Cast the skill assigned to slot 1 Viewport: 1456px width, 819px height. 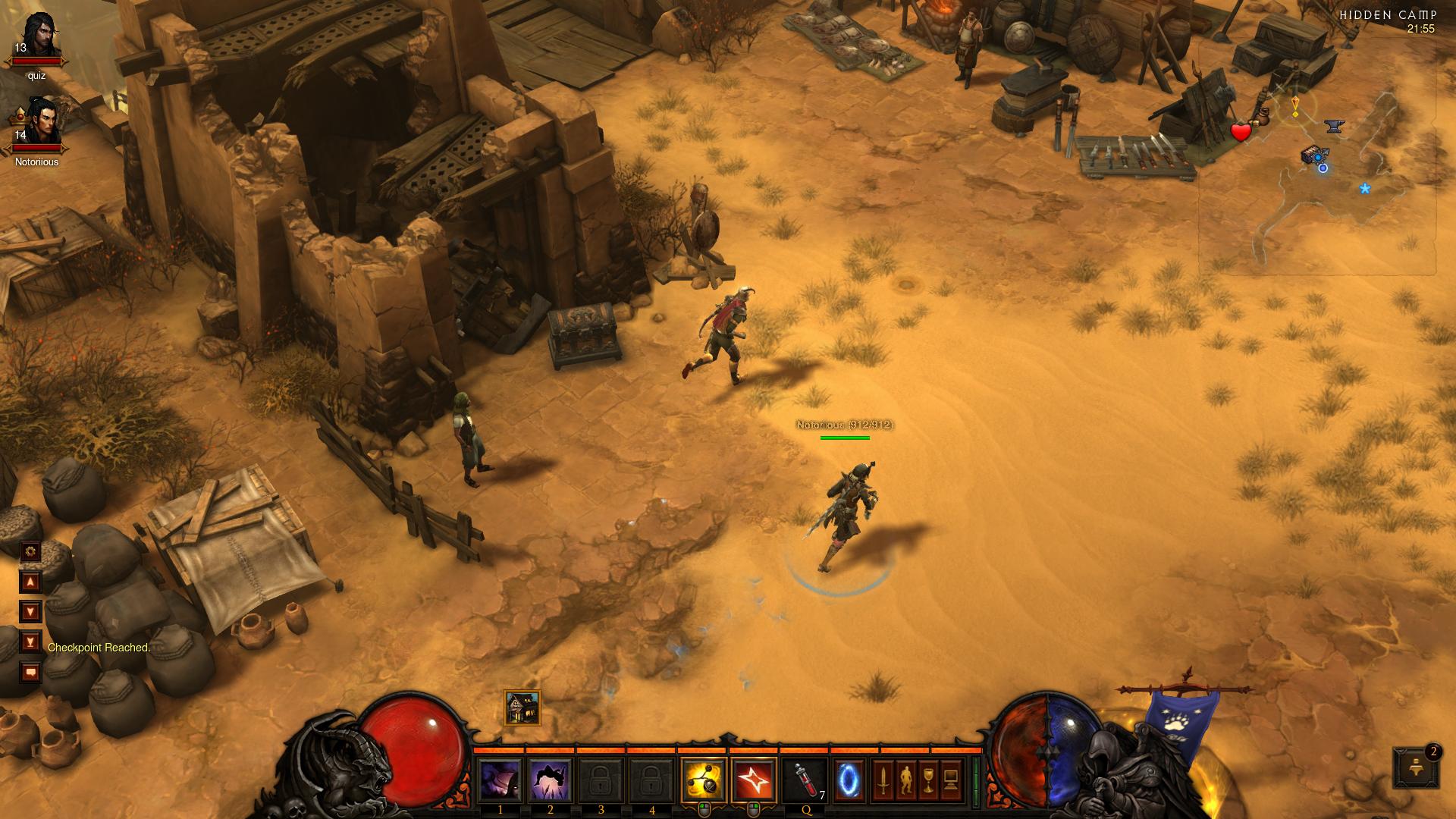click(500, 779)
